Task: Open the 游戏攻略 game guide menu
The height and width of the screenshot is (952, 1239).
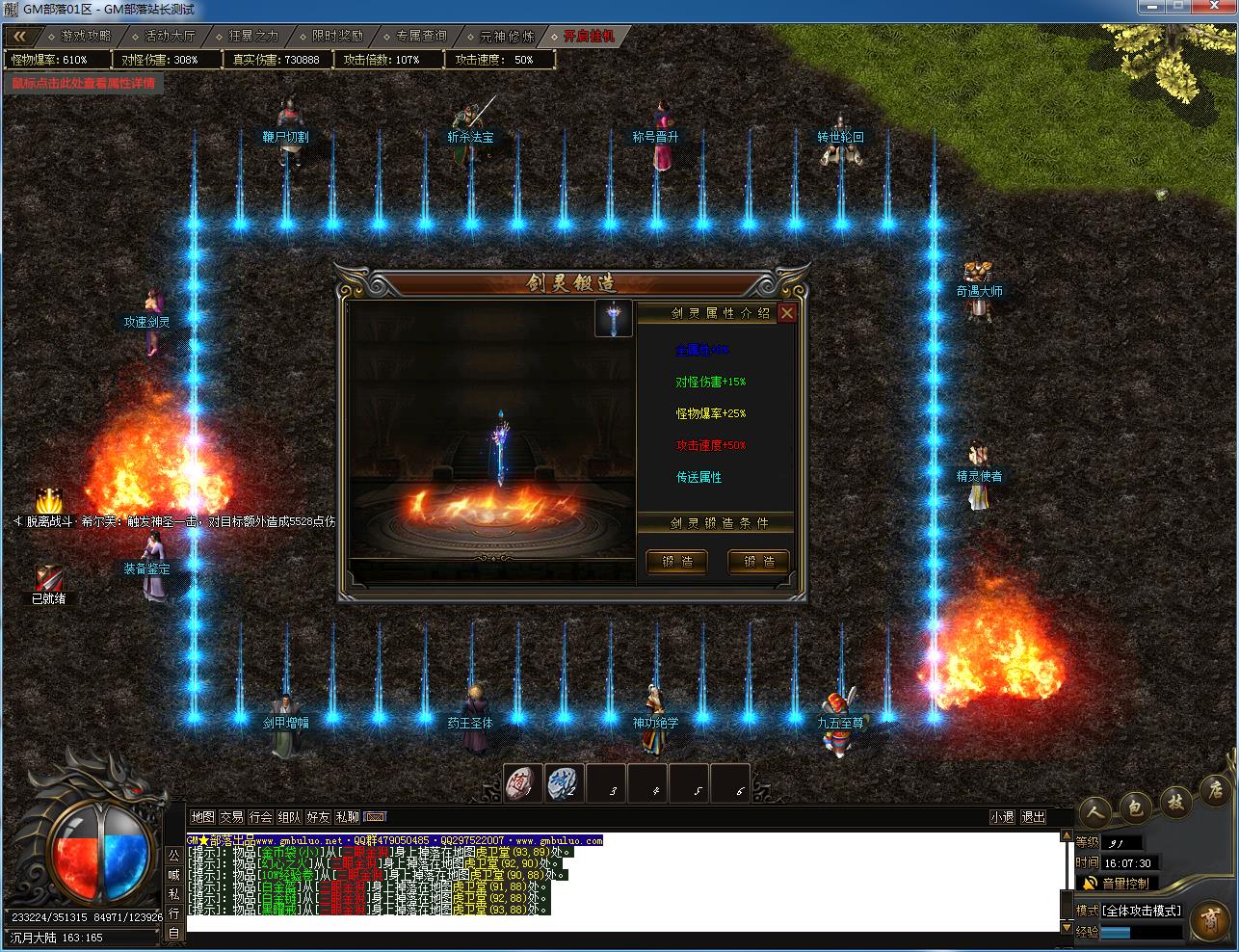Action: [x=86, y=37]
